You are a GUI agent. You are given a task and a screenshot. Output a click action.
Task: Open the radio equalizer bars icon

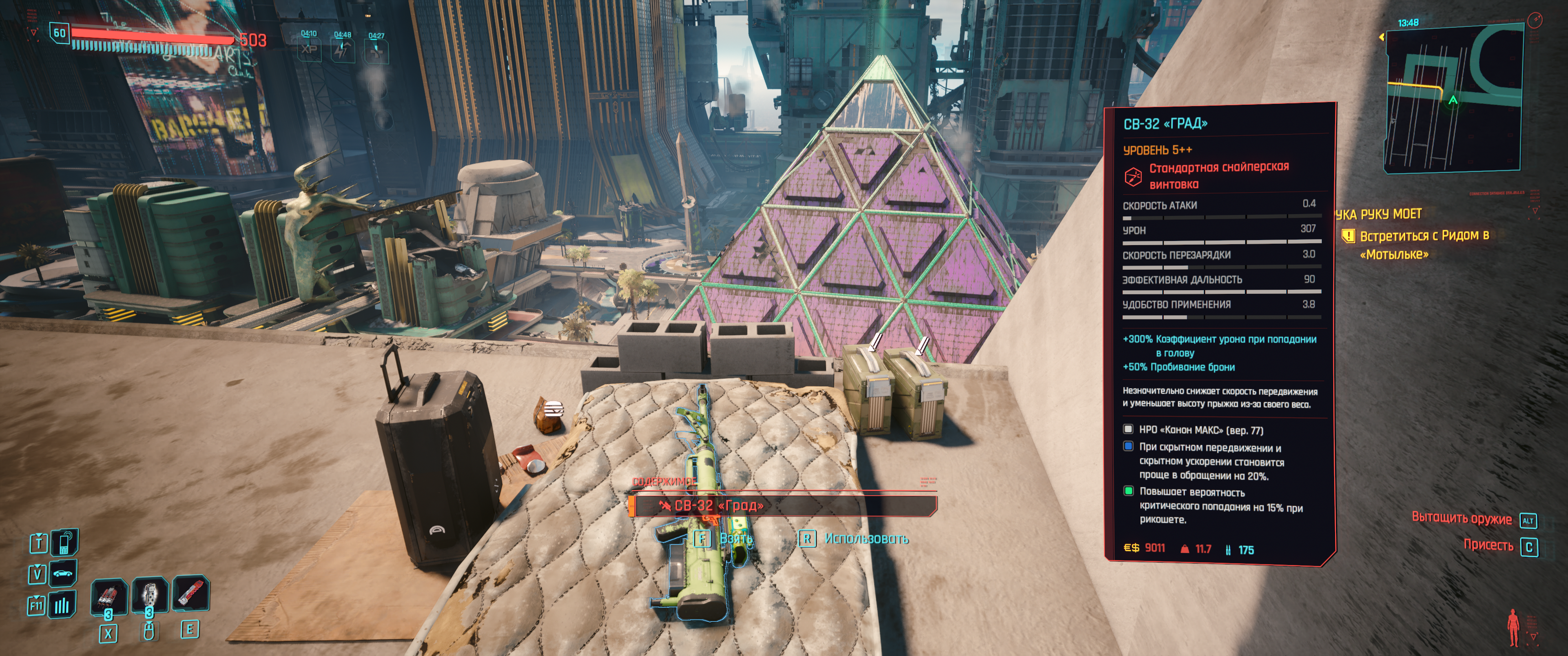click(x=63, y=605)
